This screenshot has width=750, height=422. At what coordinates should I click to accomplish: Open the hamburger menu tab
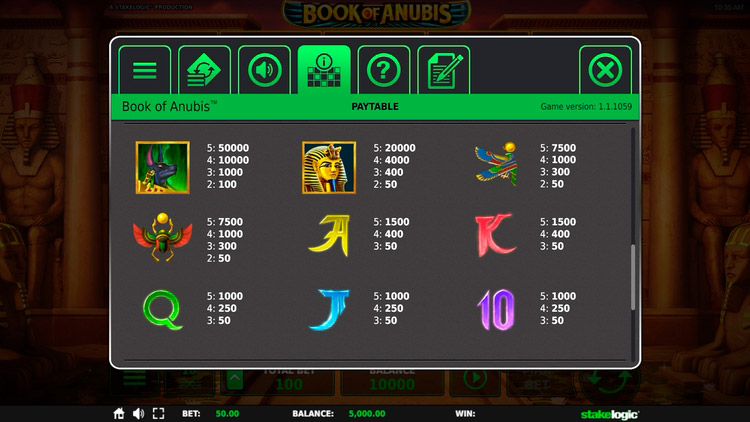tap(145, 70)
